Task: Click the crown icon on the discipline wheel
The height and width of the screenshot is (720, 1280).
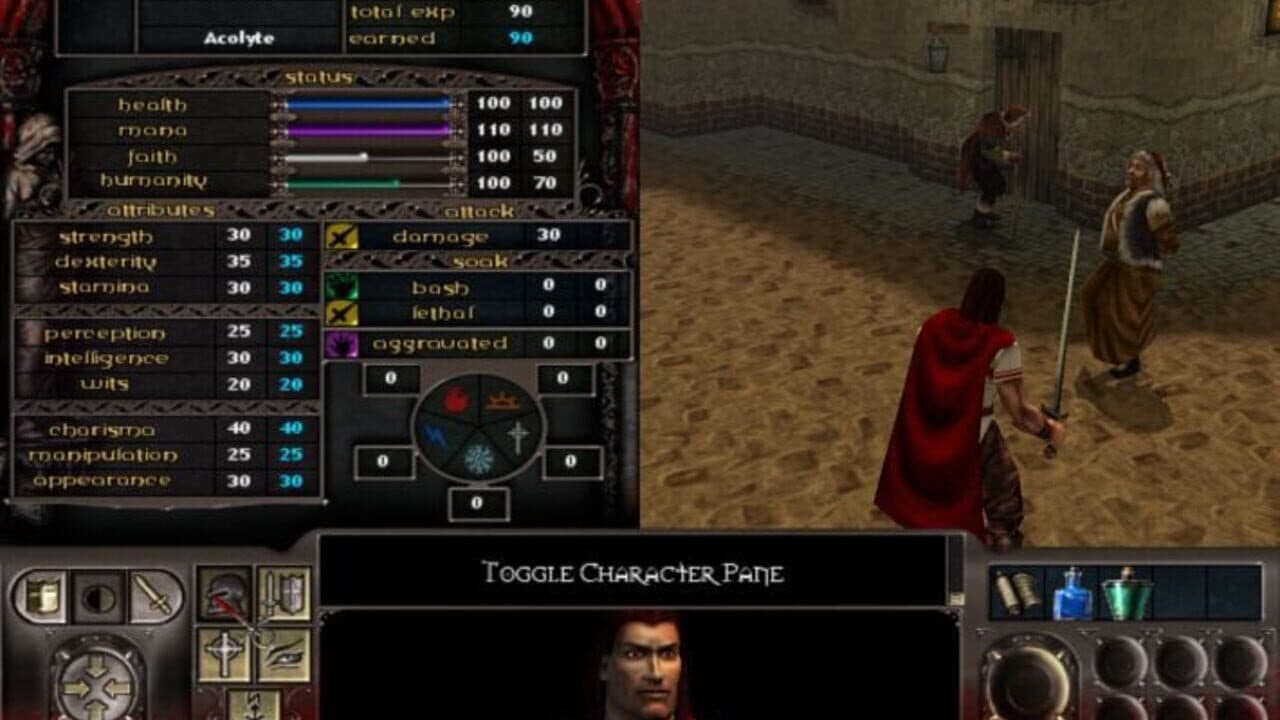Action: point(503,401)
